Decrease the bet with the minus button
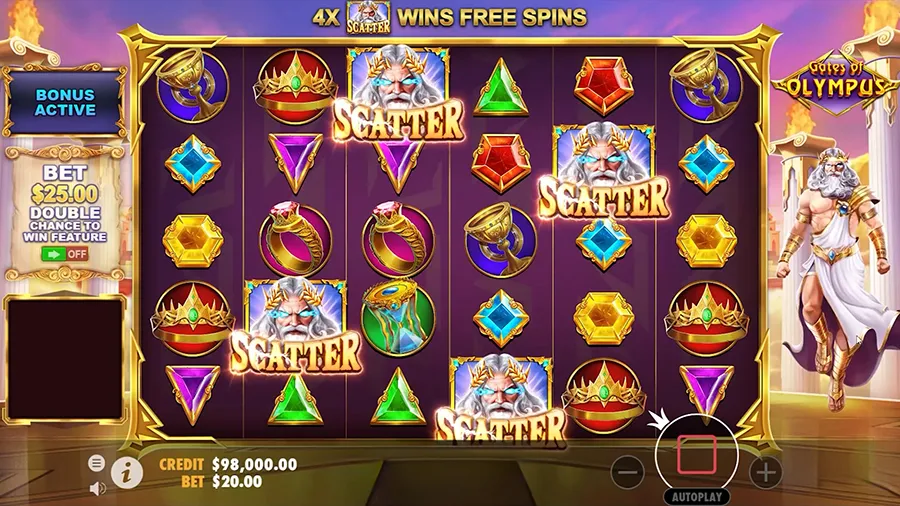This screenshot has width=900, height=506. (627, 472)
